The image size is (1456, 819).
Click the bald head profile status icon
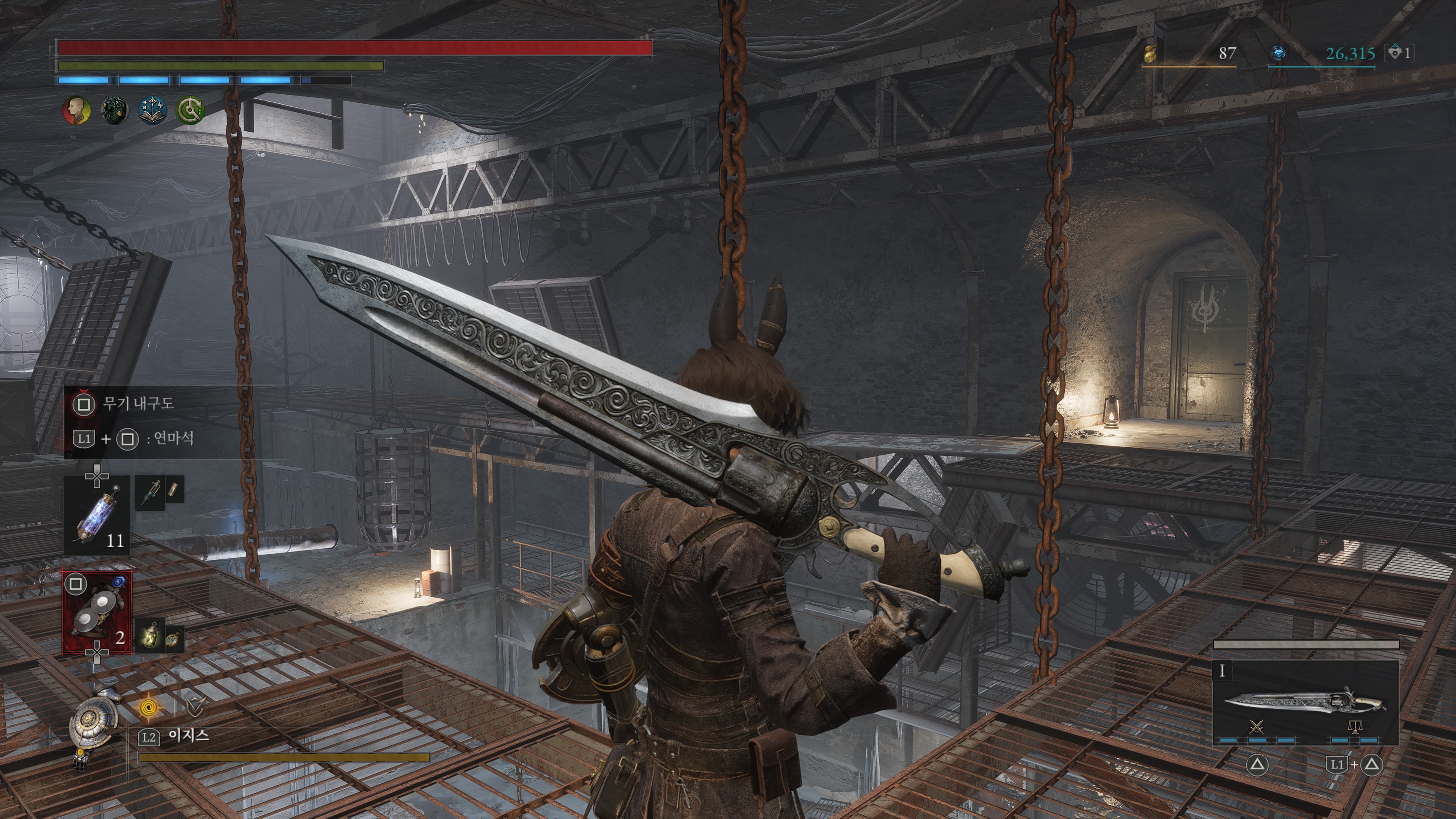[x=76, y=110]
